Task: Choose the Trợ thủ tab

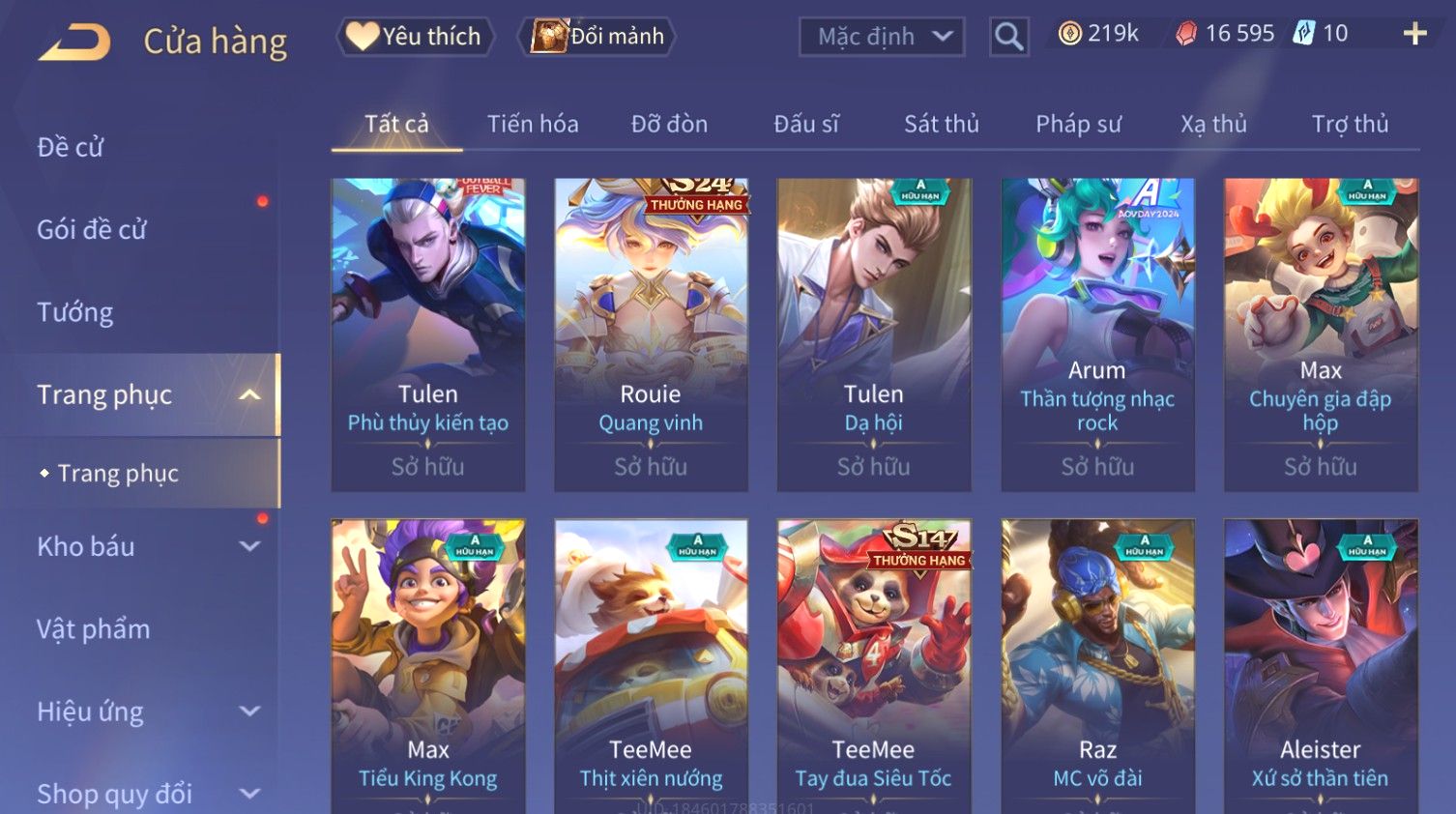Action: pyautogui.click(x=1350, y=124)
